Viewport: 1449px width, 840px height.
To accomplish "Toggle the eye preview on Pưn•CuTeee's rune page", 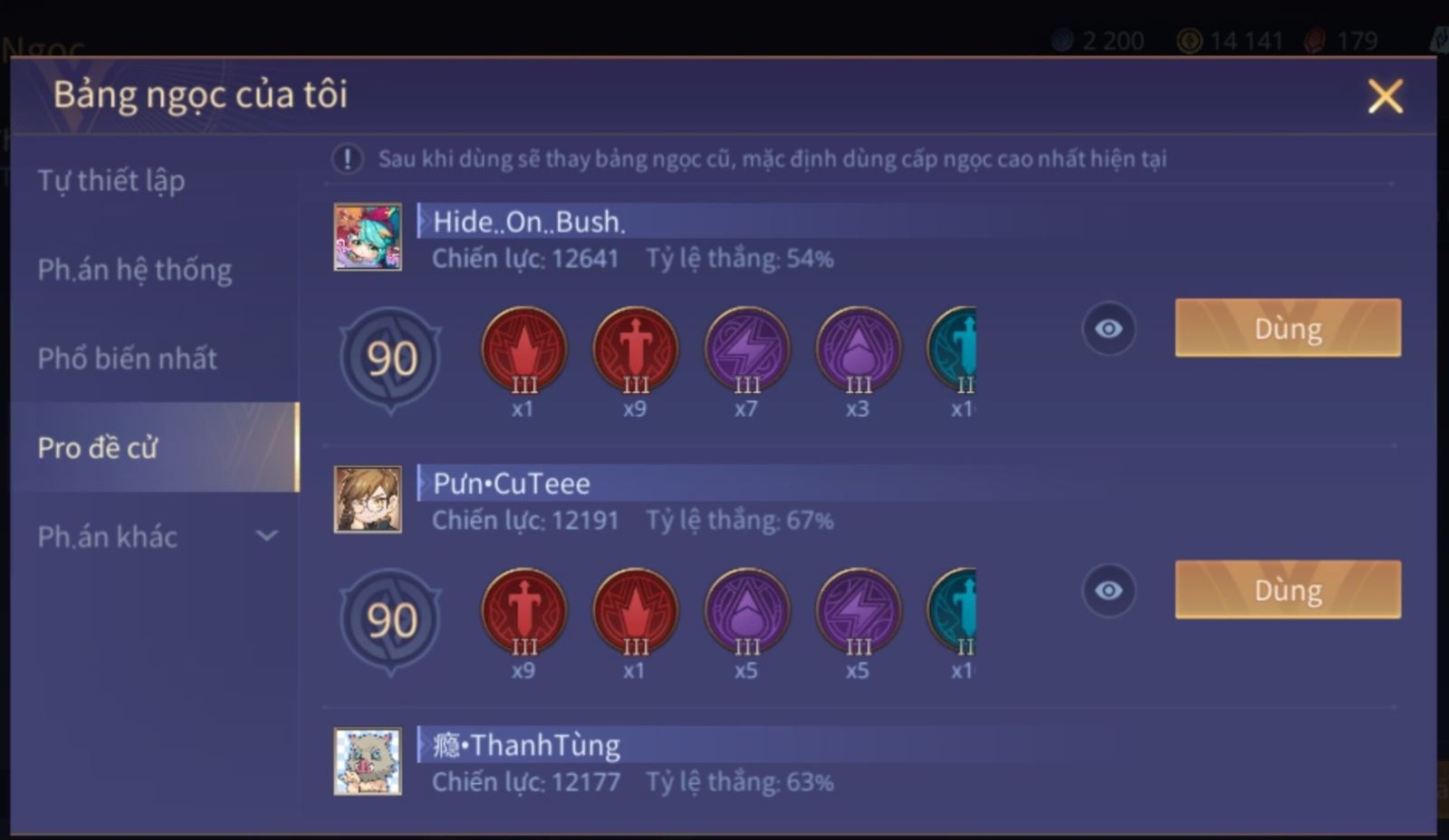I will pos(1108,590).
